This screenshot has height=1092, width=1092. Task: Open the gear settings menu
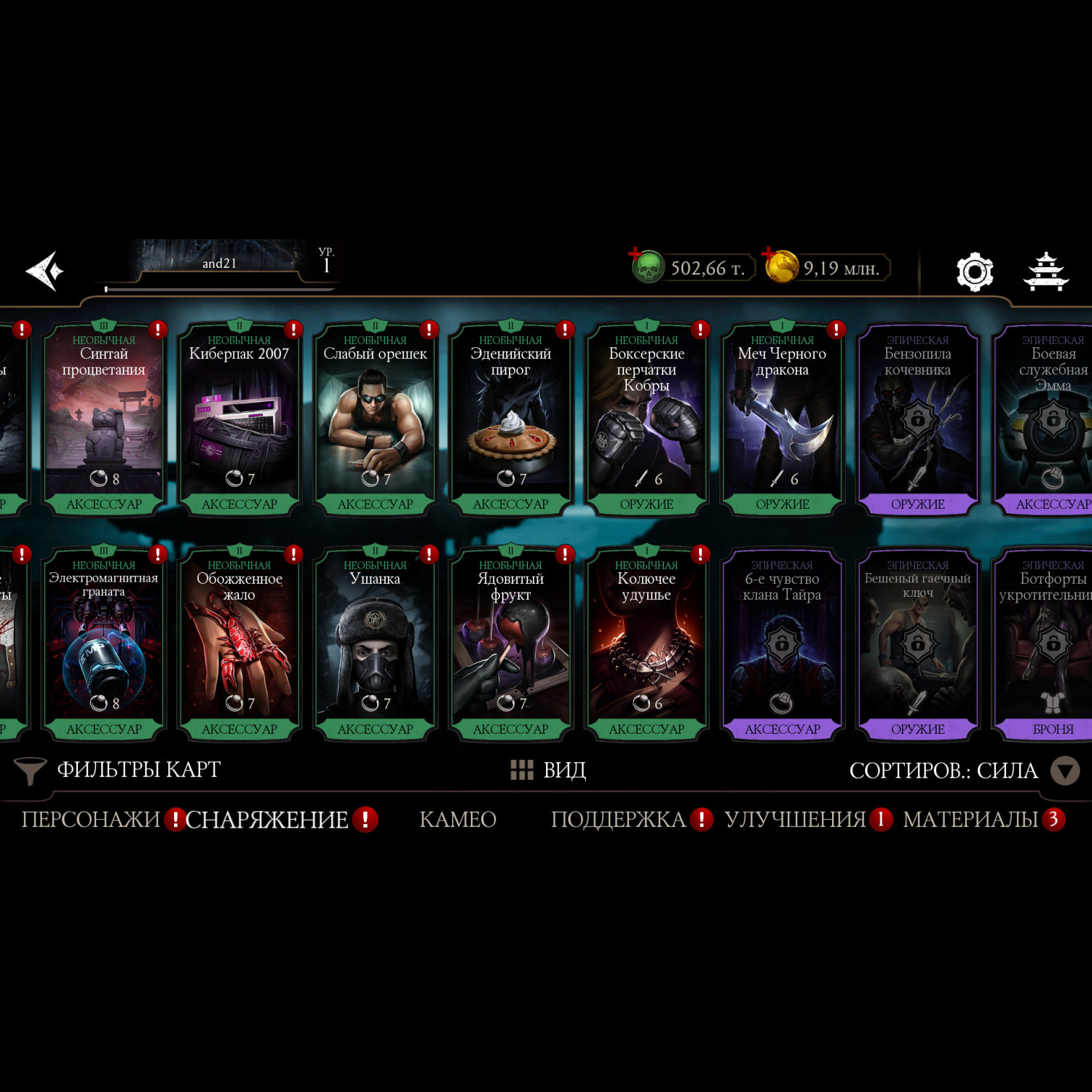click(974, 272)
